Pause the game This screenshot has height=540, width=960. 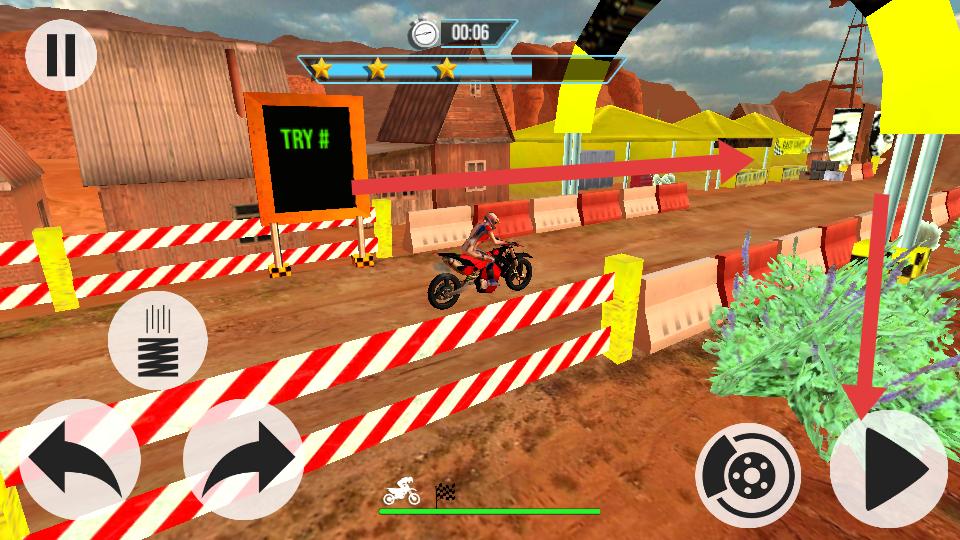tap(60, 54)
